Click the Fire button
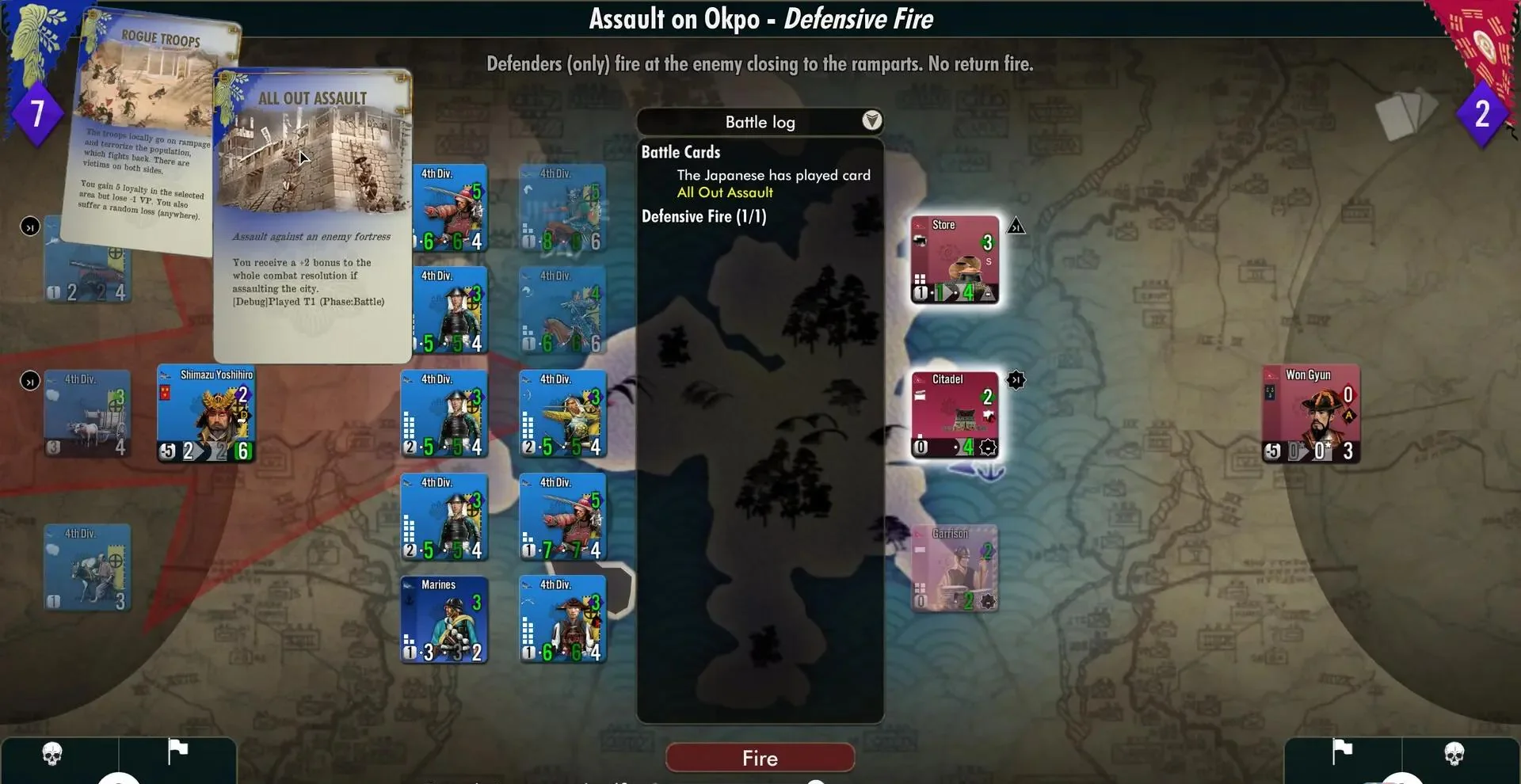The width and height of the screenshot is (1521, 784). tap(760, 758)
